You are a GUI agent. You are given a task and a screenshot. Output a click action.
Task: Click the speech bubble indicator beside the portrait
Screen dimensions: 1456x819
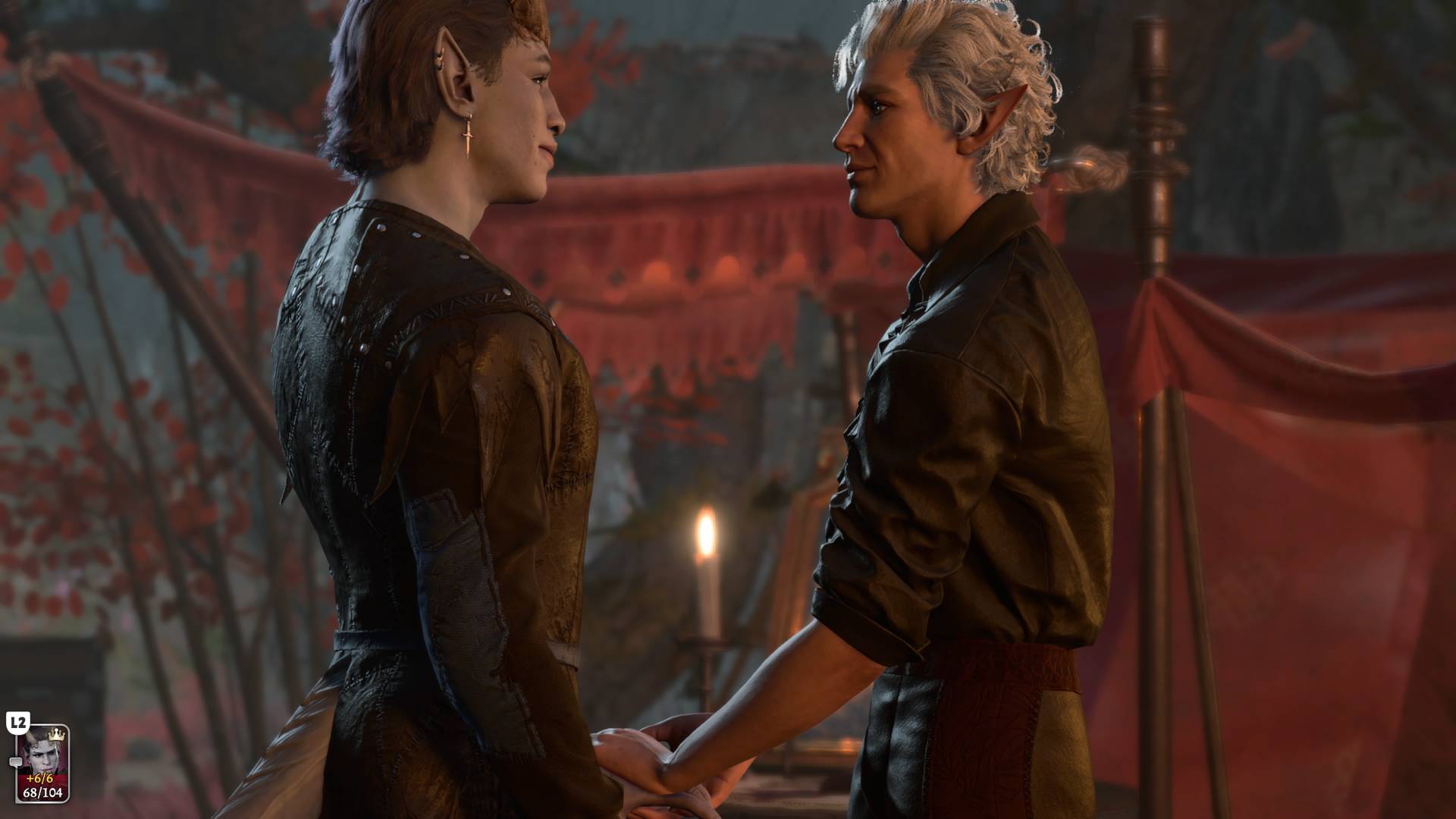[x=16, y=762]
